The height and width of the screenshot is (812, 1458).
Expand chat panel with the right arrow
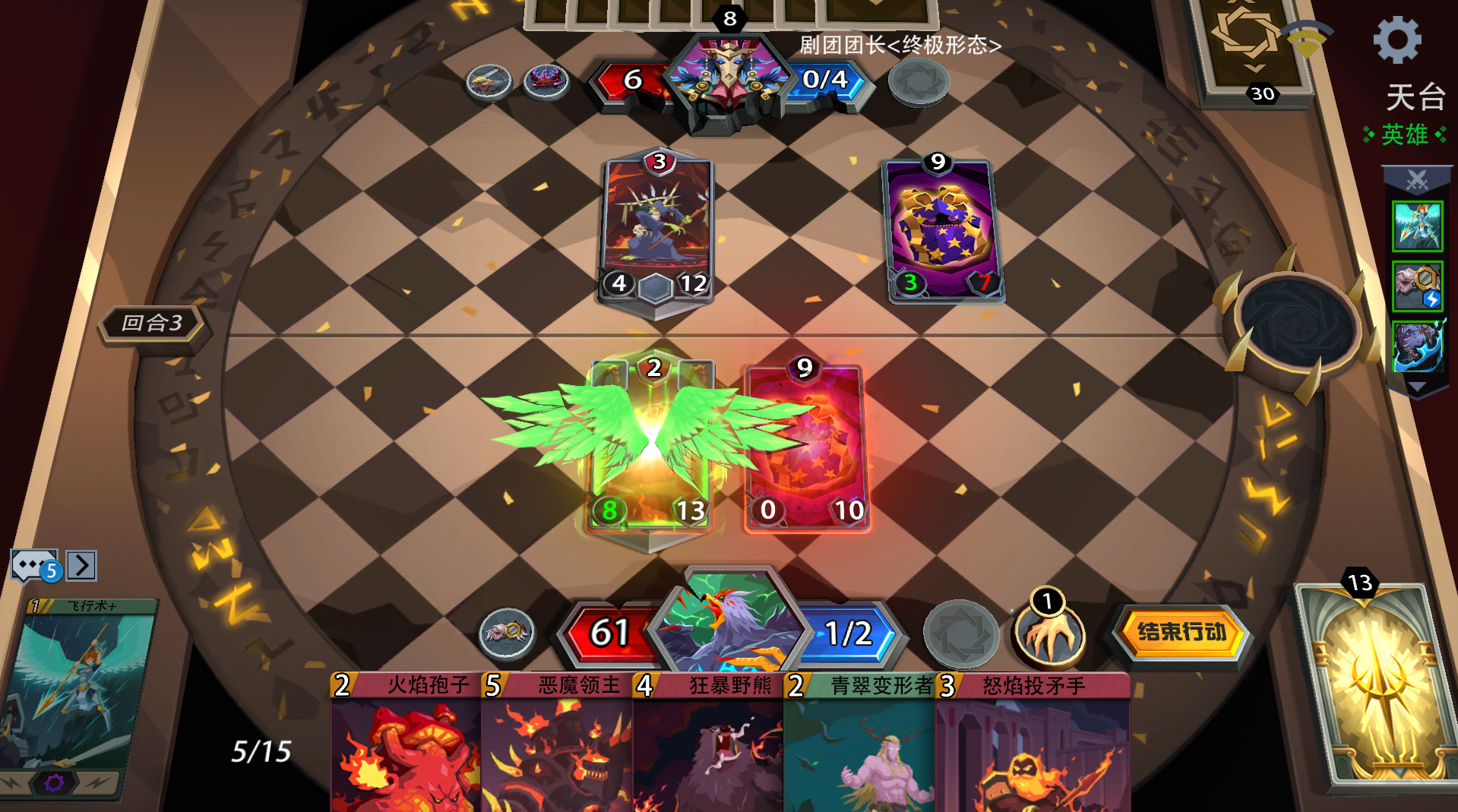tap(81, 565)
